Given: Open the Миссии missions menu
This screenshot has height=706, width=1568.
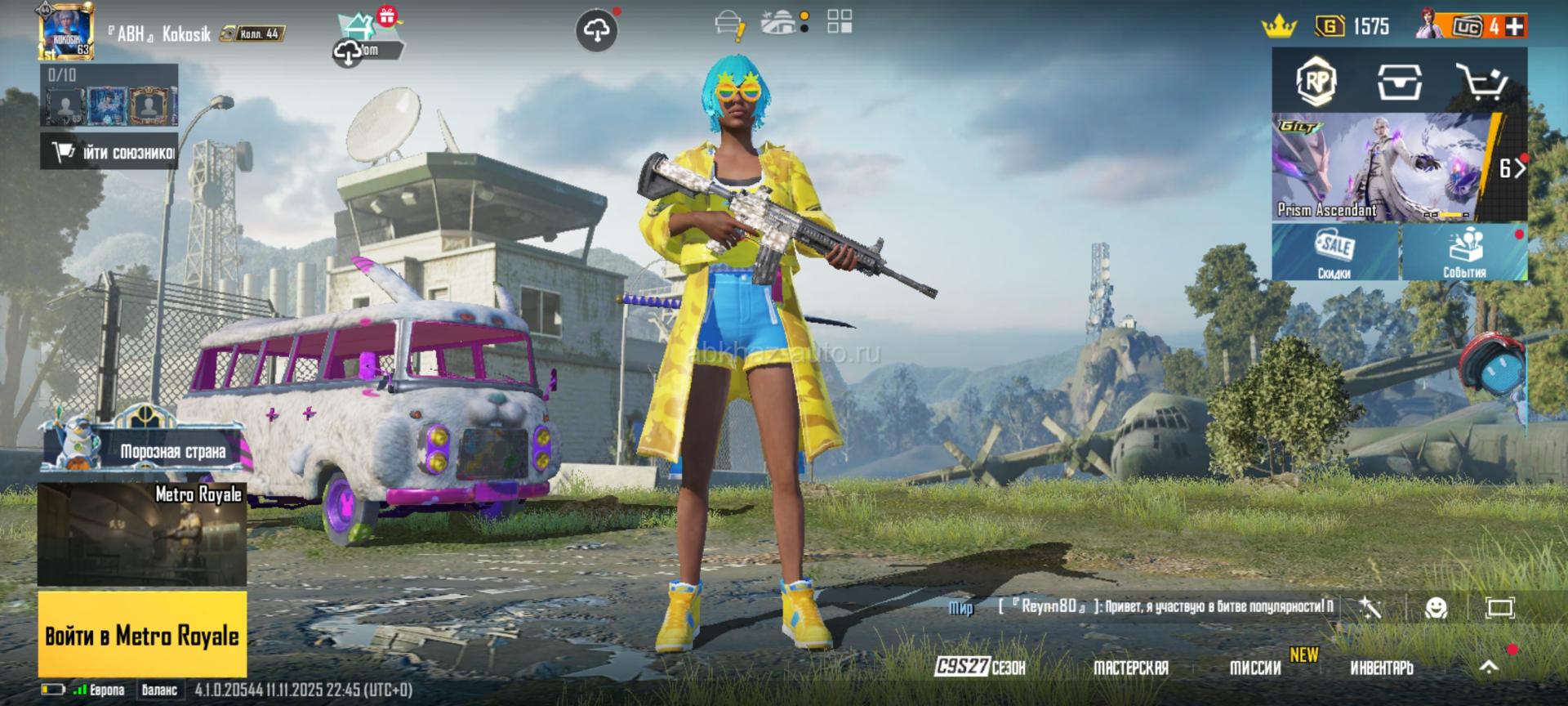Looking at the screenshot, I should pyautogui.click(x=1255, y=668).
